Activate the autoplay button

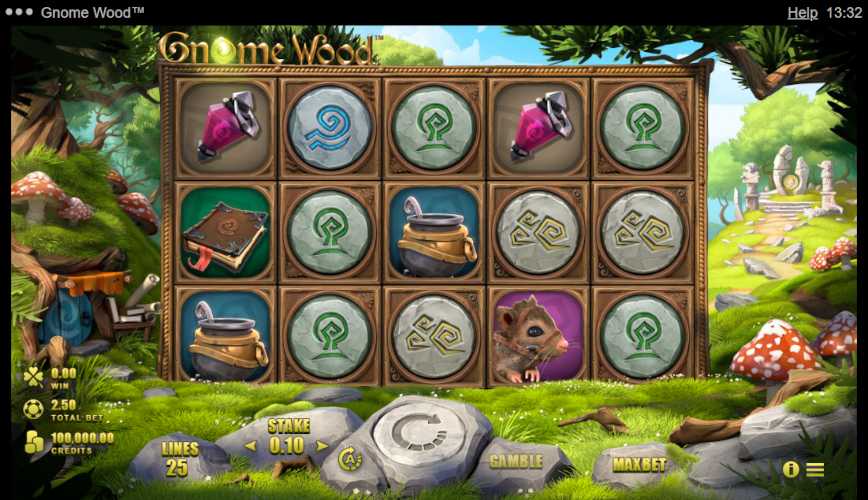coord(350,459)
